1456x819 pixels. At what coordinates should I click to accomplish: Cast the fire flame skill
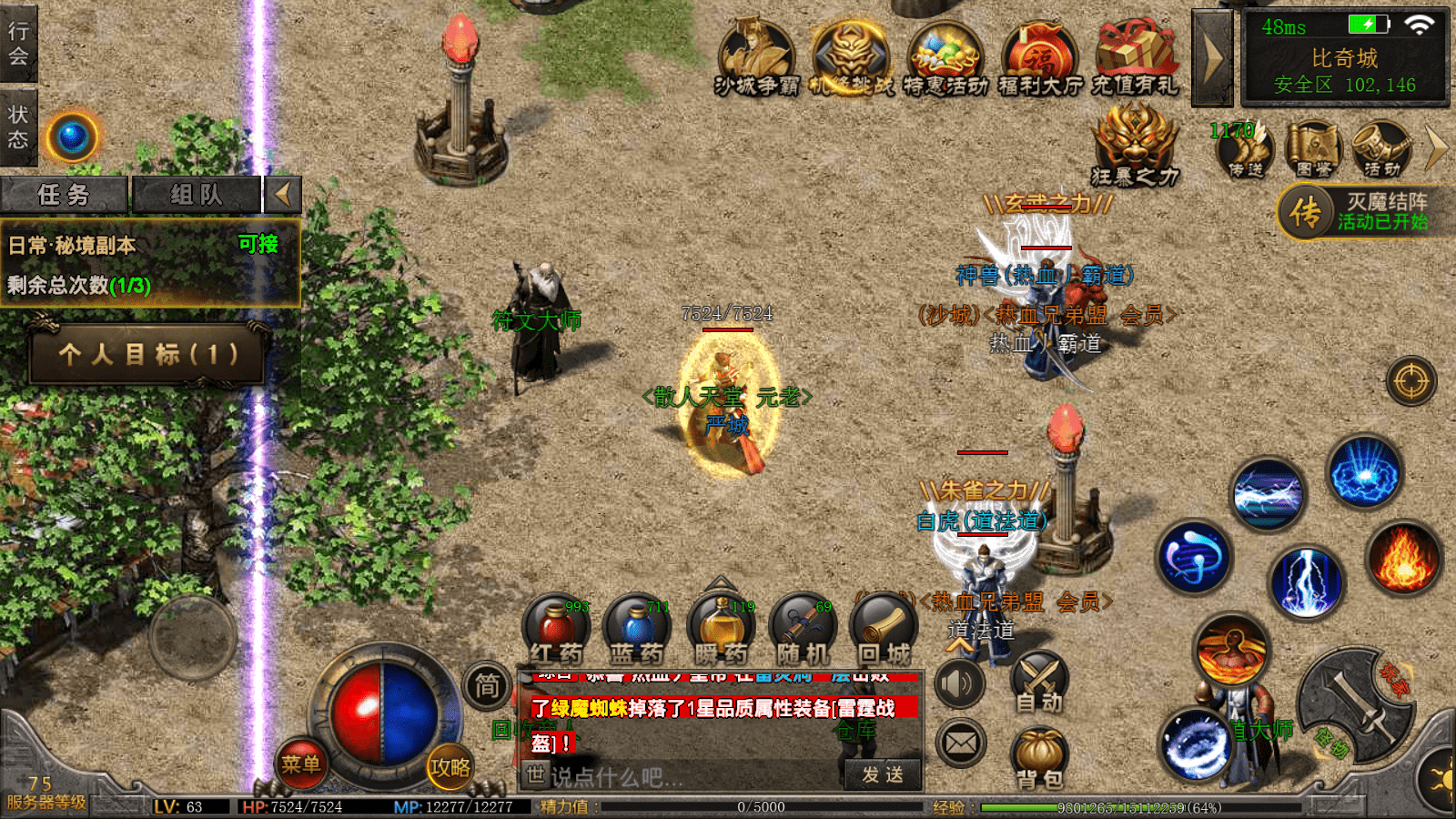point(1402,559)
